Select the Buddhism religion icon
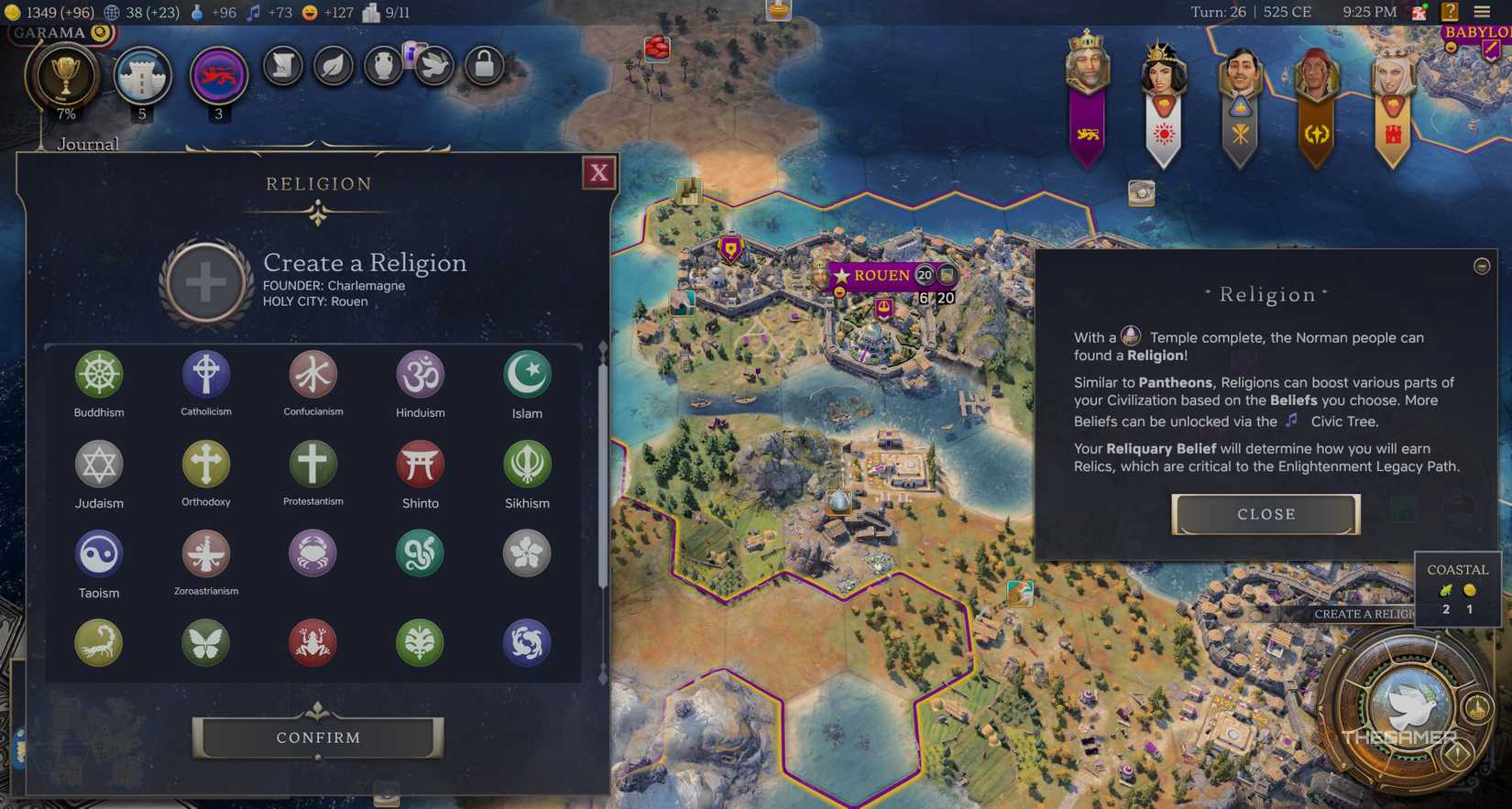 [99, 373]
